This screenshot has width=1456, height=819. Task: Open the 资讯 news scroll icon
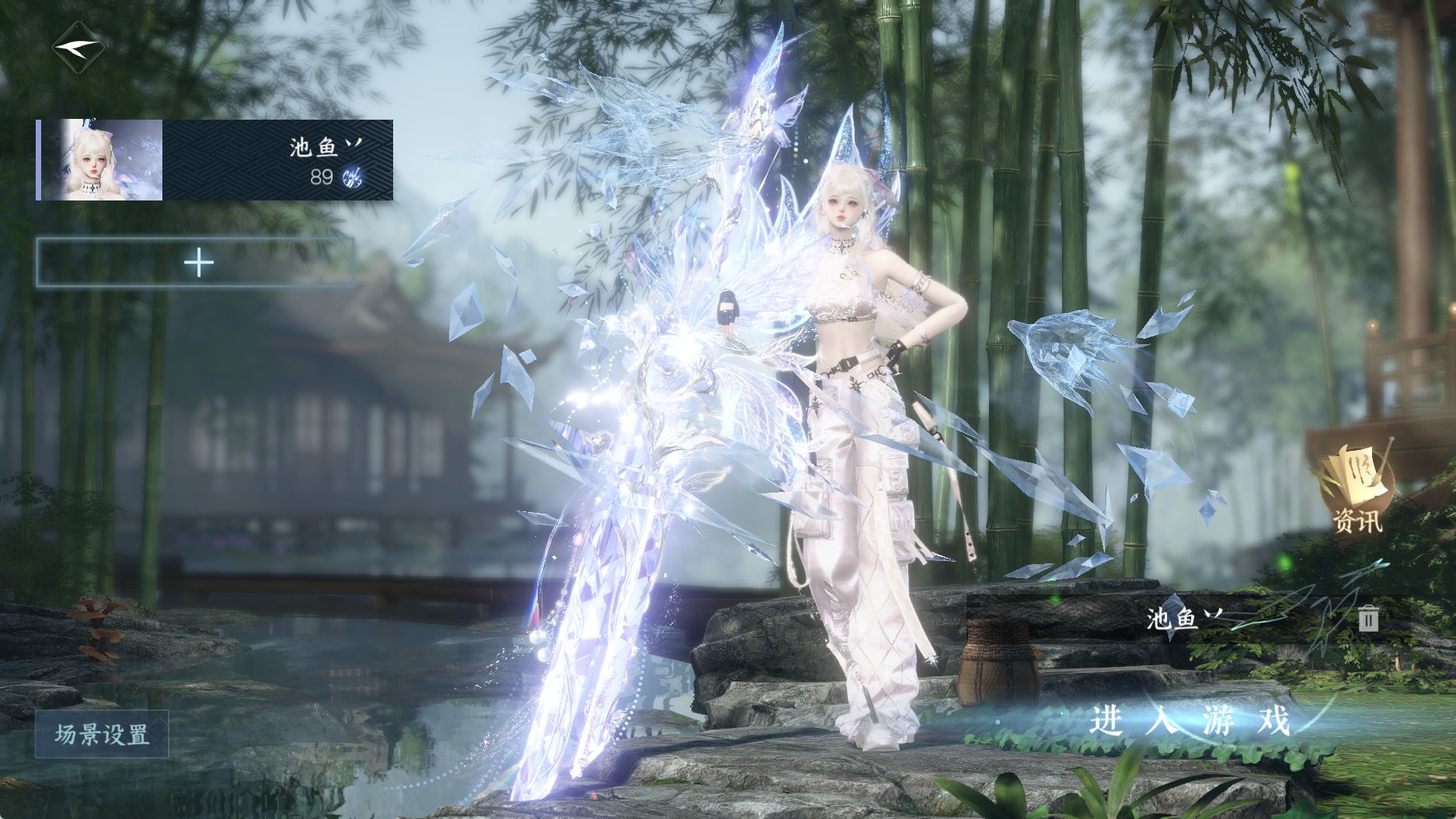[x=1357, y=488]
